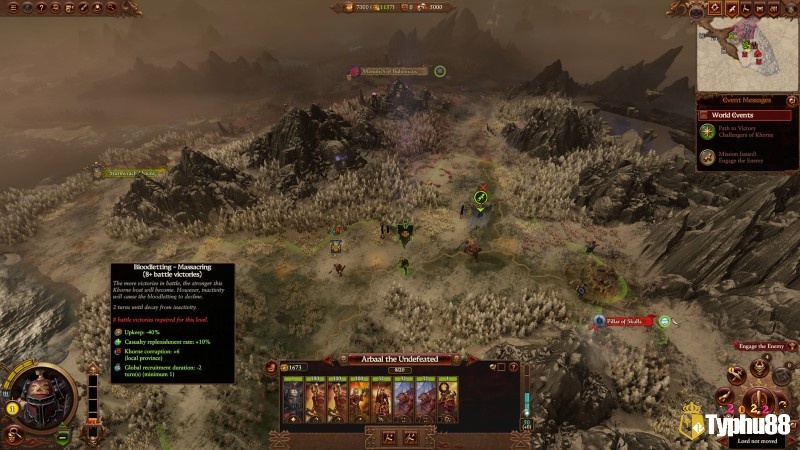This screenshot has width=800, height=450.
Task: Select the lord unit card in the army panel
Action: pyautogui.click(x=293, y=400)
